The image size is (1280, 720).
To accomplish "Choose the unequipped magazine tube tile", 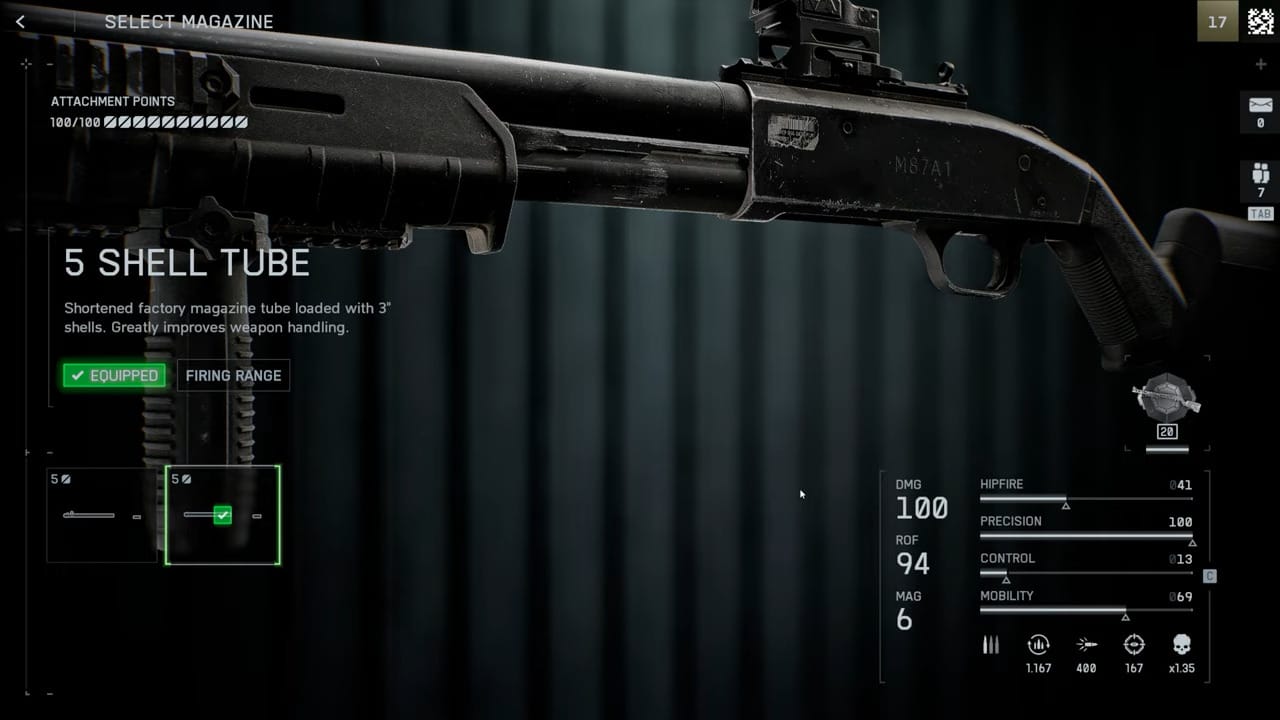I will point(103,515).
